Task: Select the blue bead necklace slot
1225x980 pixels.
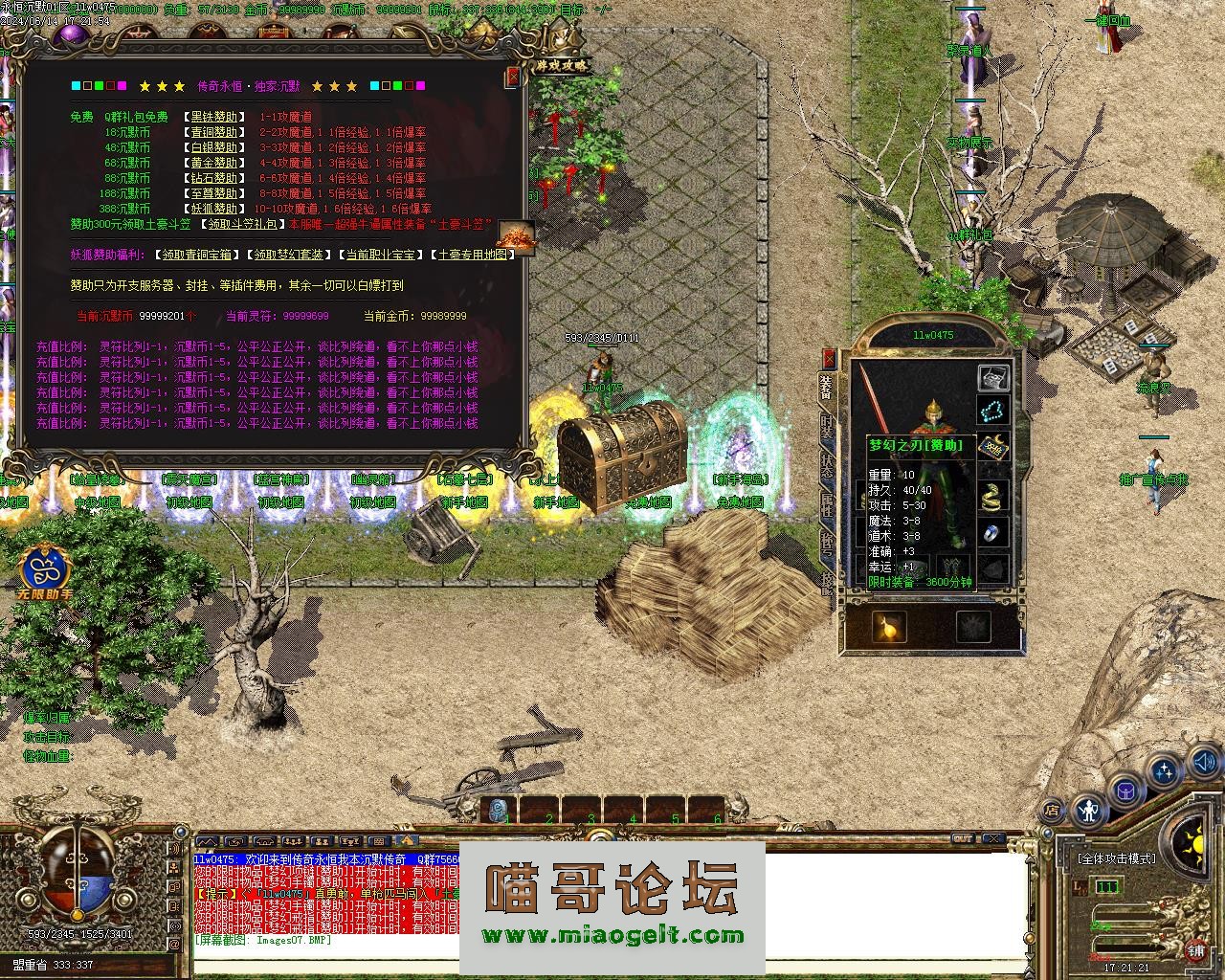Action: (993, 412)
